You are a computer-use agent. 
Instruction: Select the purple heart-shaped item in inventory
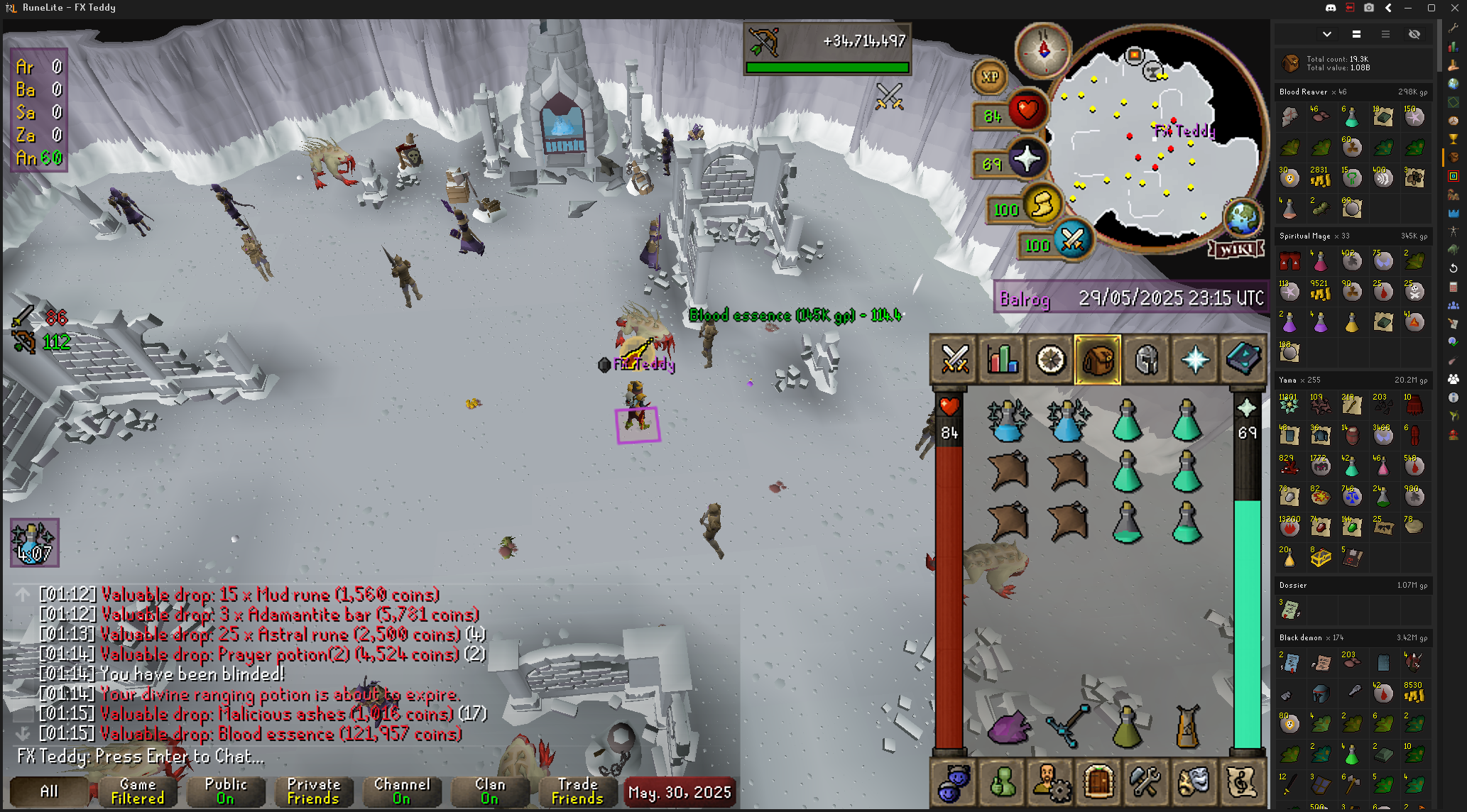[x=1009, y=728]
